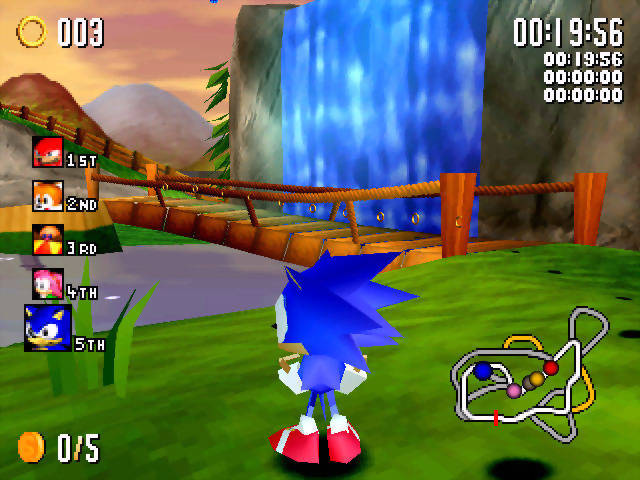
Task: Click the gold ring counter icon
Action: (32, 32)
